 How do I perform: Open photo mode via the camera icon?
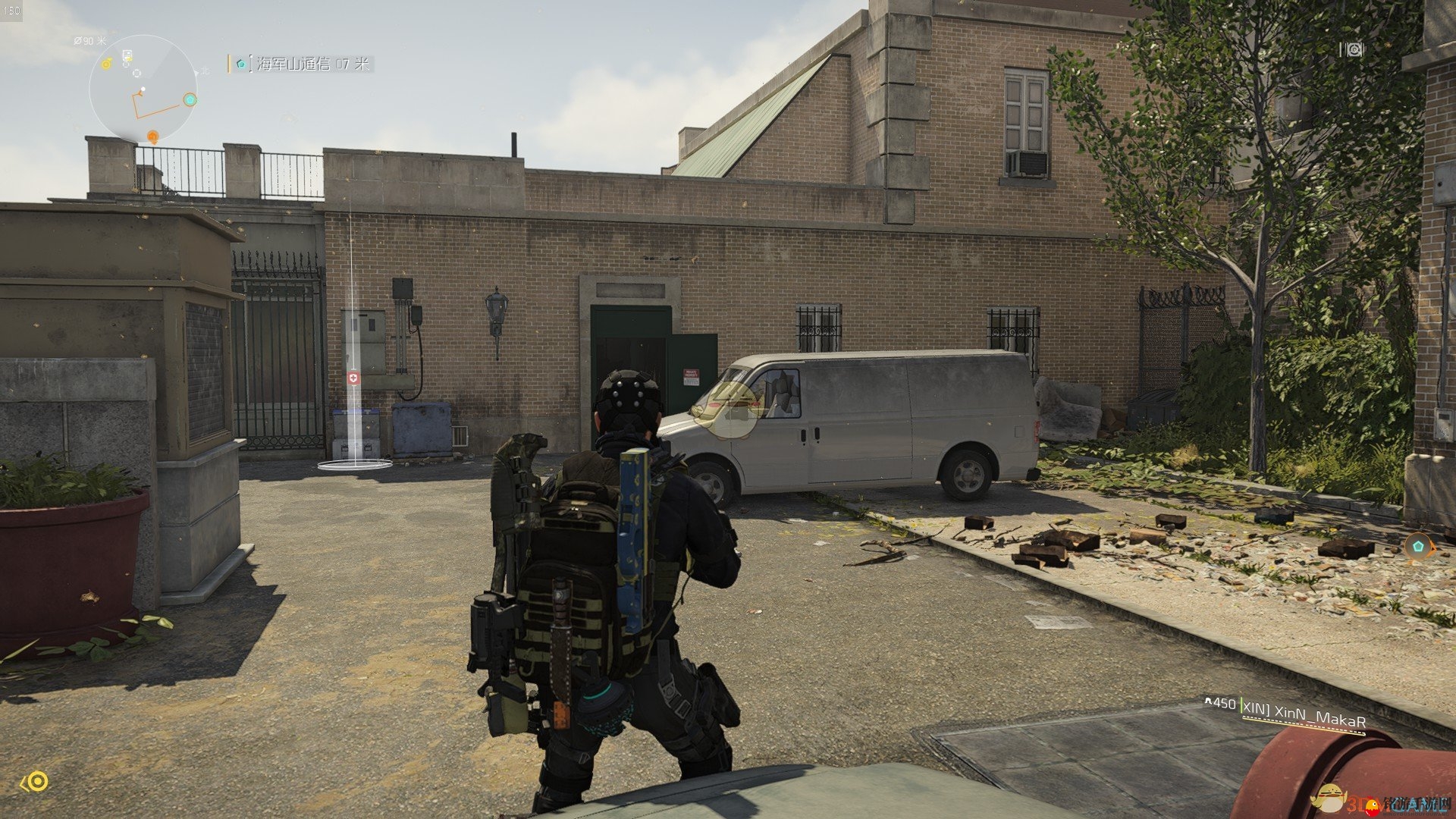(x=1354, y=49)
